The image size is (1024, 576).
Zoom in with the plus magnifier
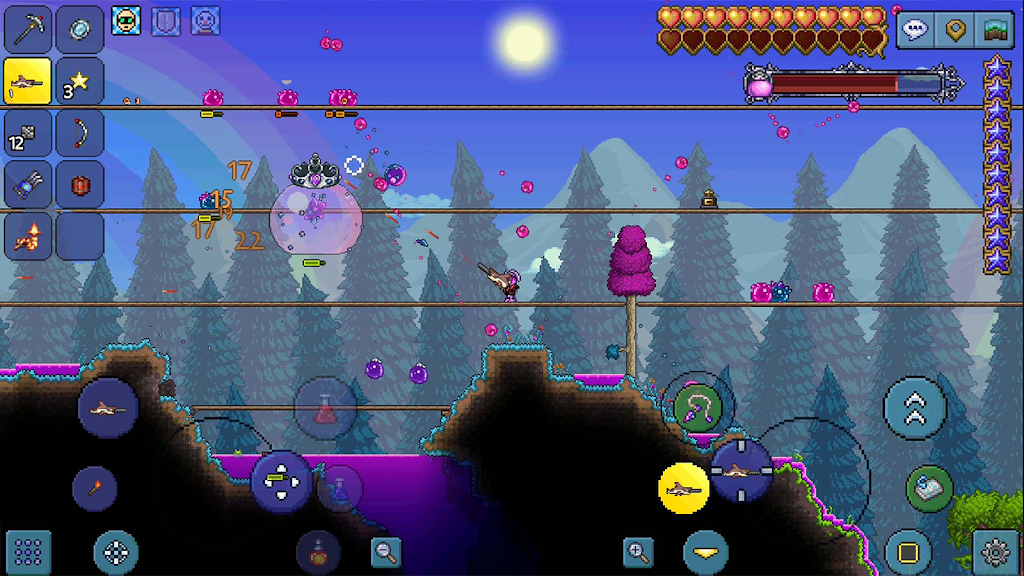(638, 549)
